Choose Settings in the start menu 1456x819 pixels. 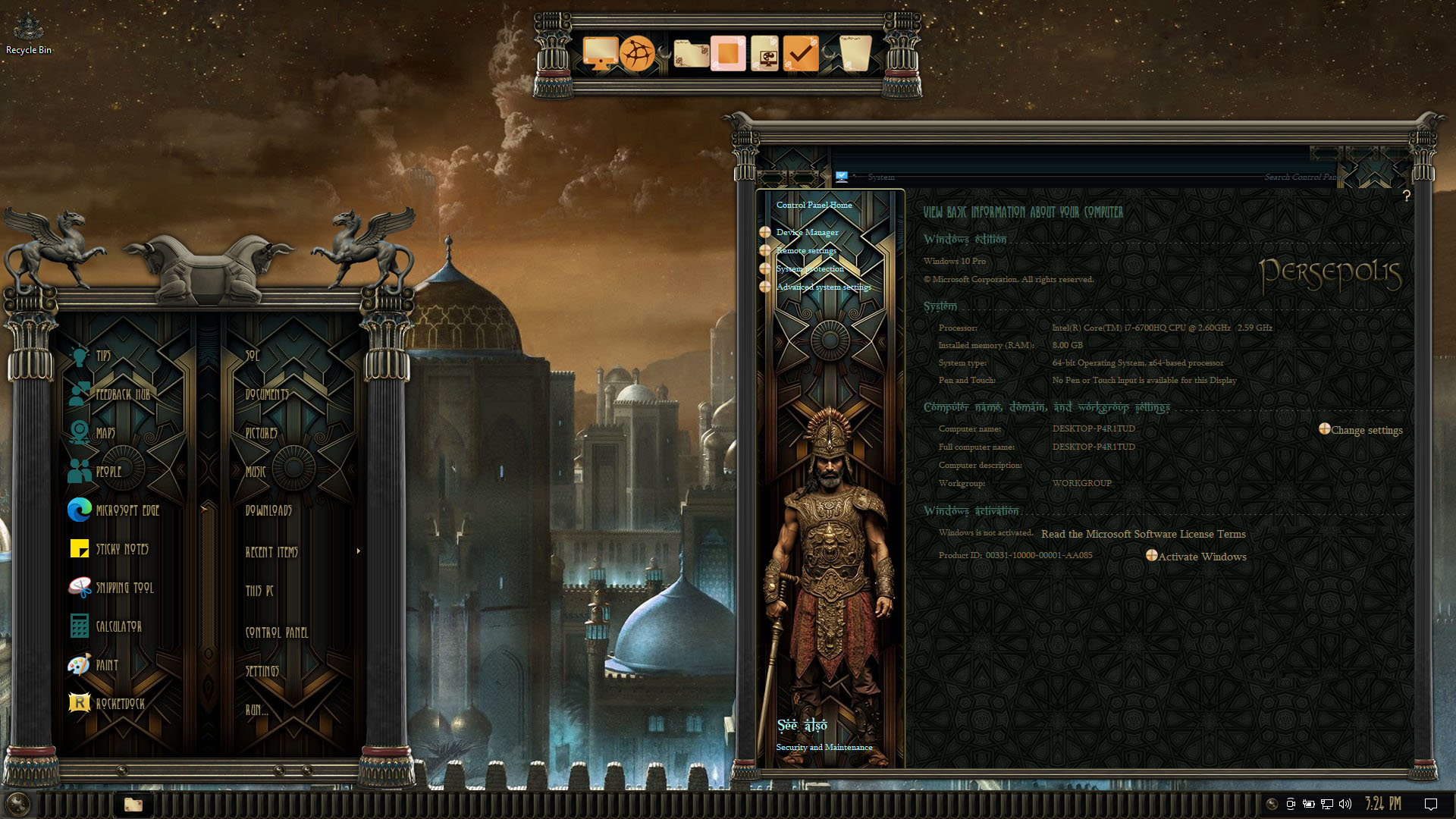point(262,671)
